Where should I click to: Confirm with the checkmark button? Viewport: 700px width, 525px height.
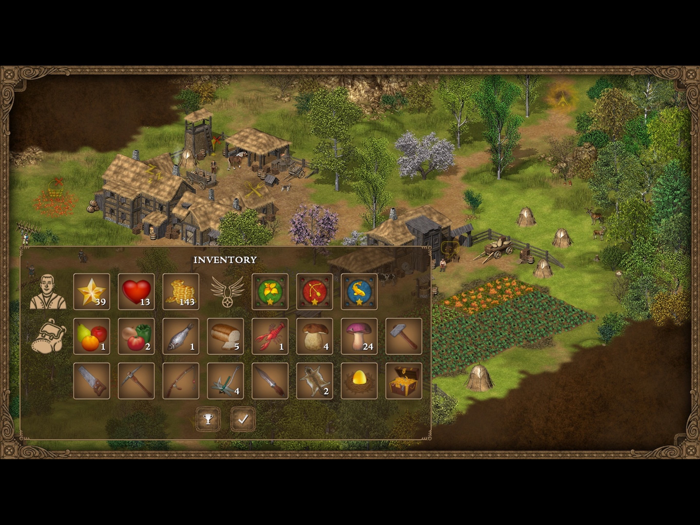pos(243,420)
